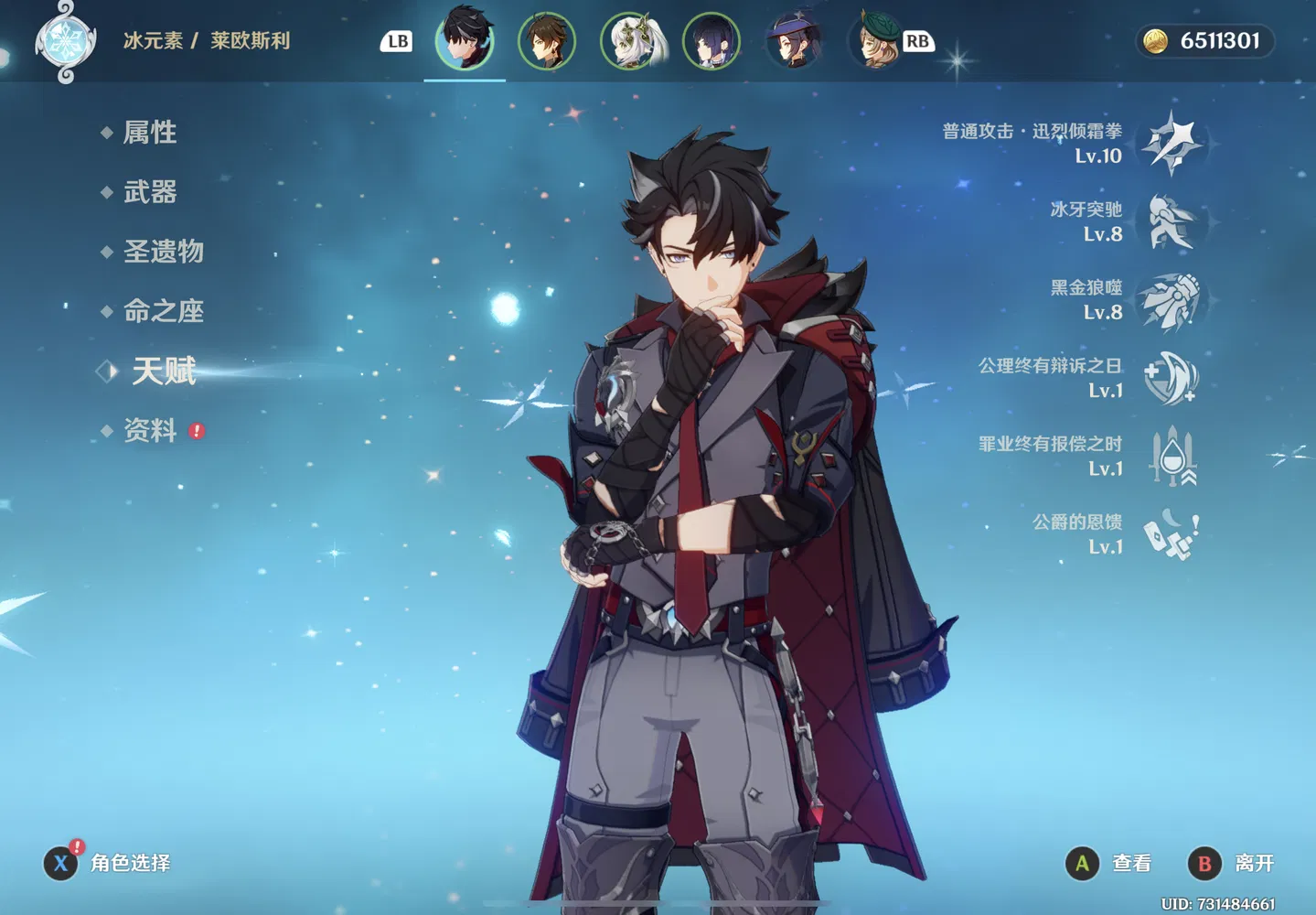This screenshot has height=915, width=1316.
Task: View the 罪业终有报偿之时 passive talent
Action: tap(1172, 457)
